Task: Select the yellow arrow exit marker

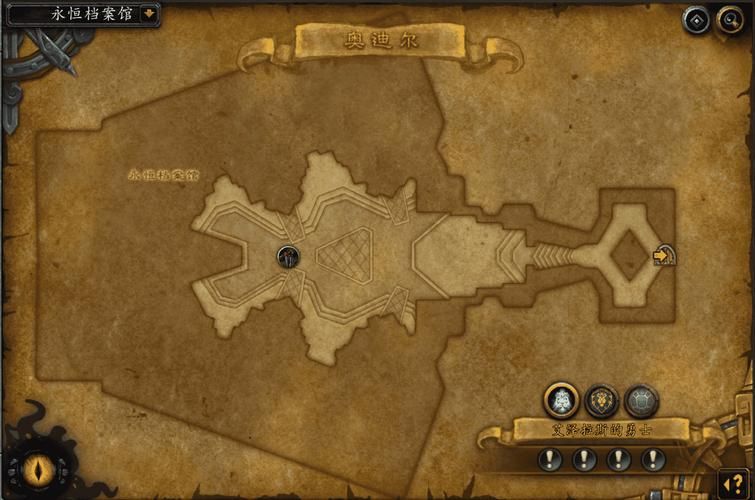Action: [664, 256]
